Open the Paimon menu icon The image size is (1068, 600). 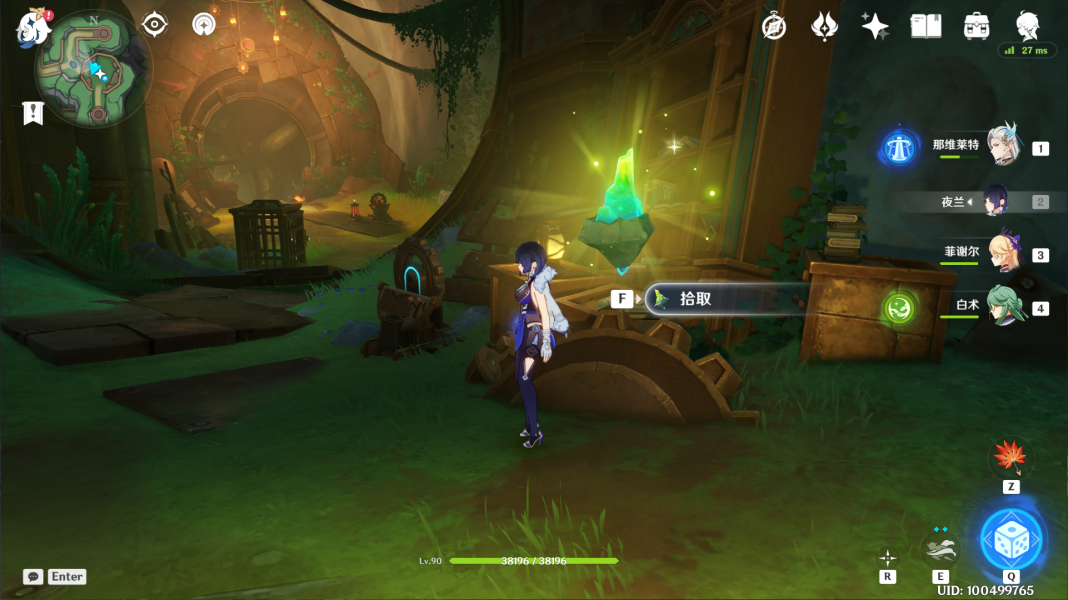(33, 27)
